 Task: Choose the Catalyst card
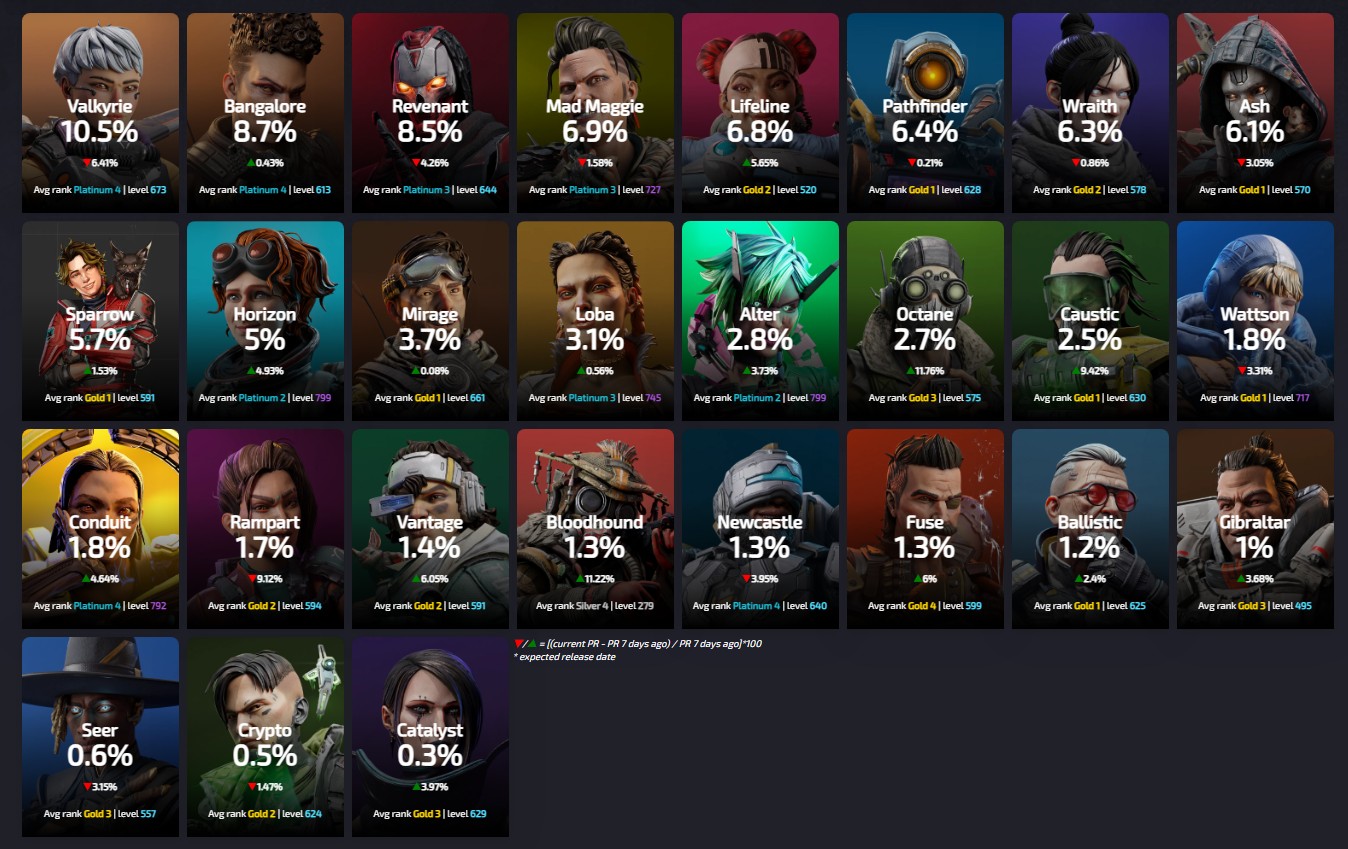(430, 737)
